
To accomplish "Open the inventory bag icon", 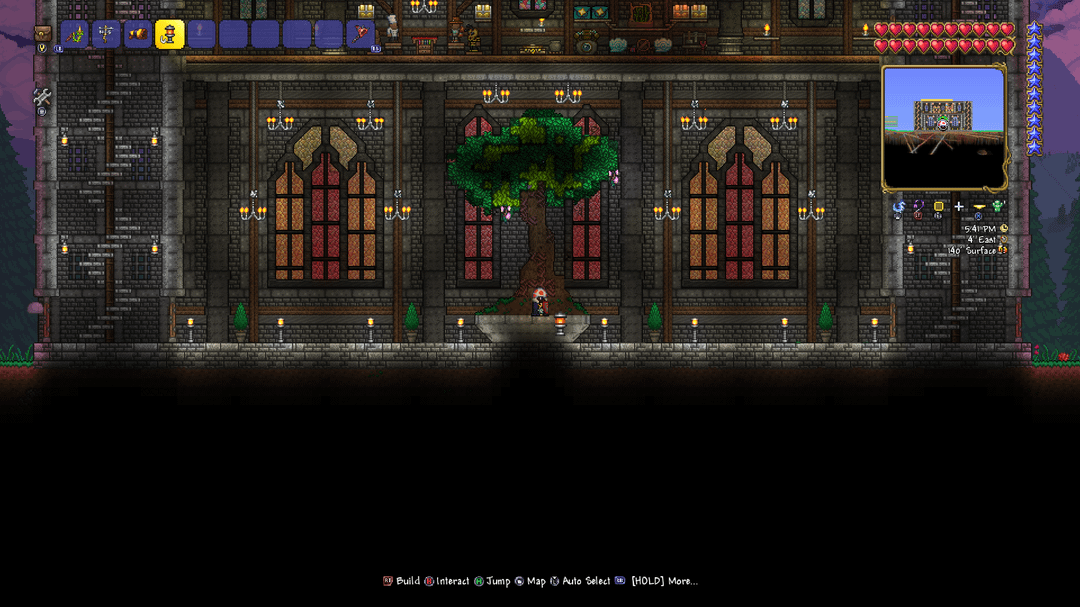I will coord(42,33).
